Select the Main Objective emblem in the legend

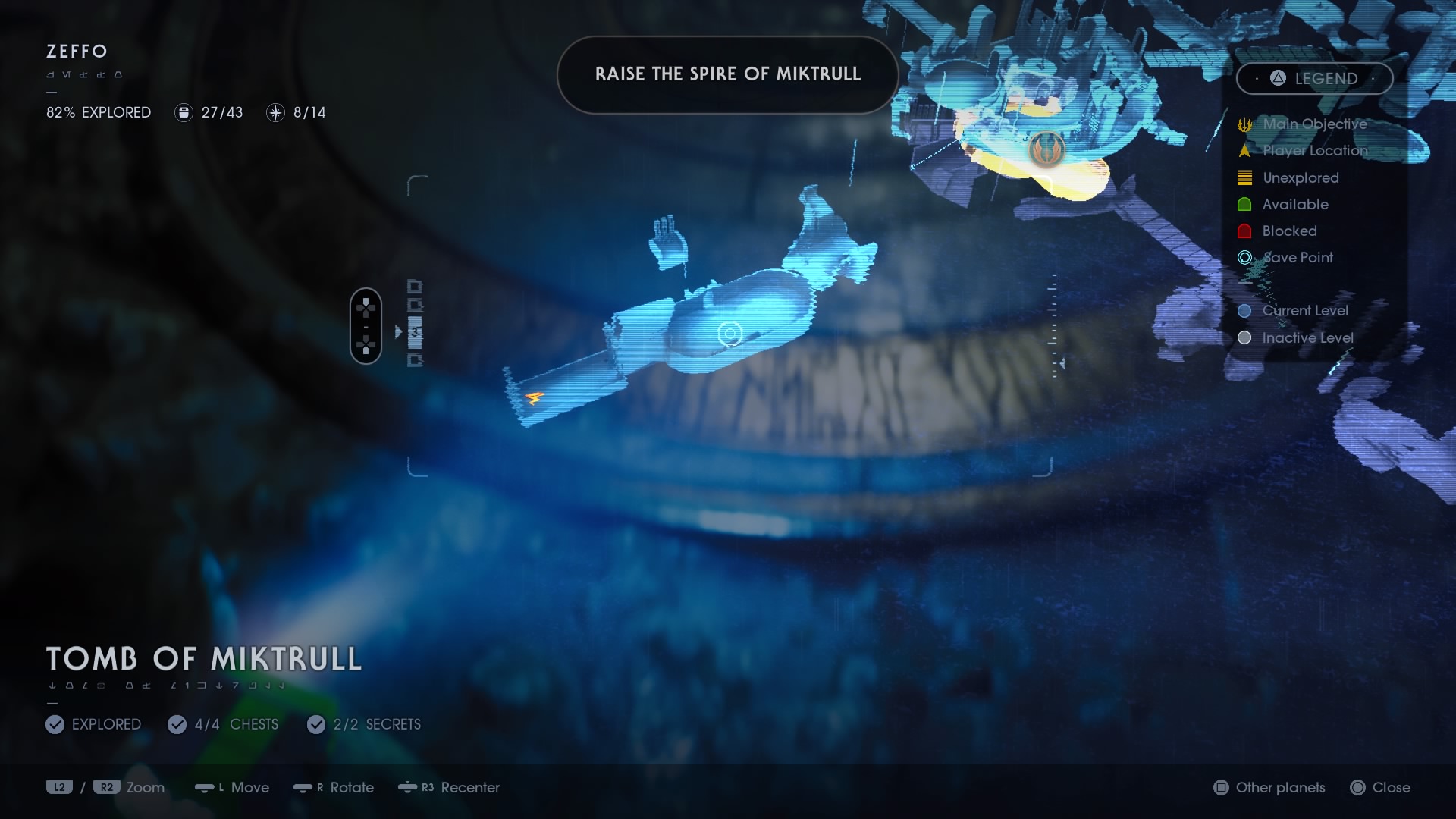1244,124
